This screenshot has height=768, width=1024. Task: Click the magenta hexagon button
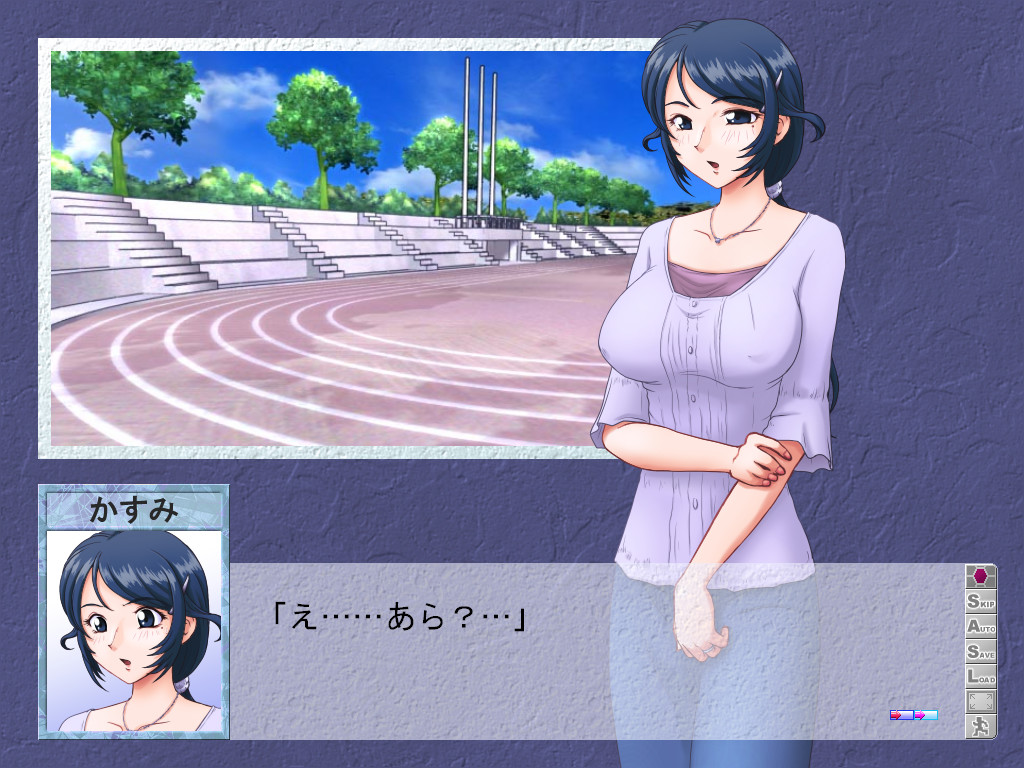coord(980,577)
